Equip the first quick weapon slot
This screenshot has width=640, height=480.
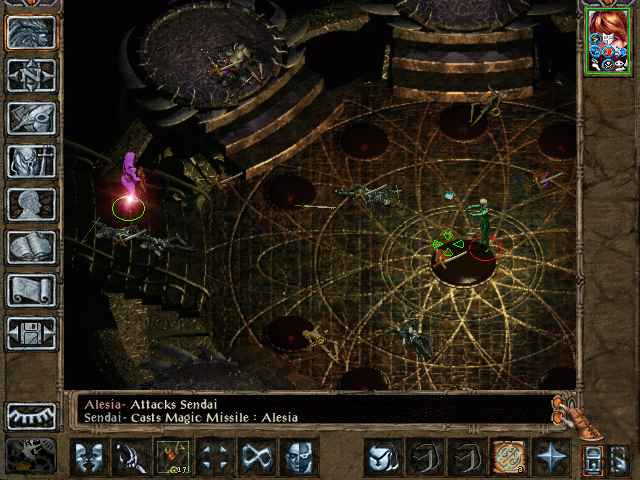click(131, 457)
